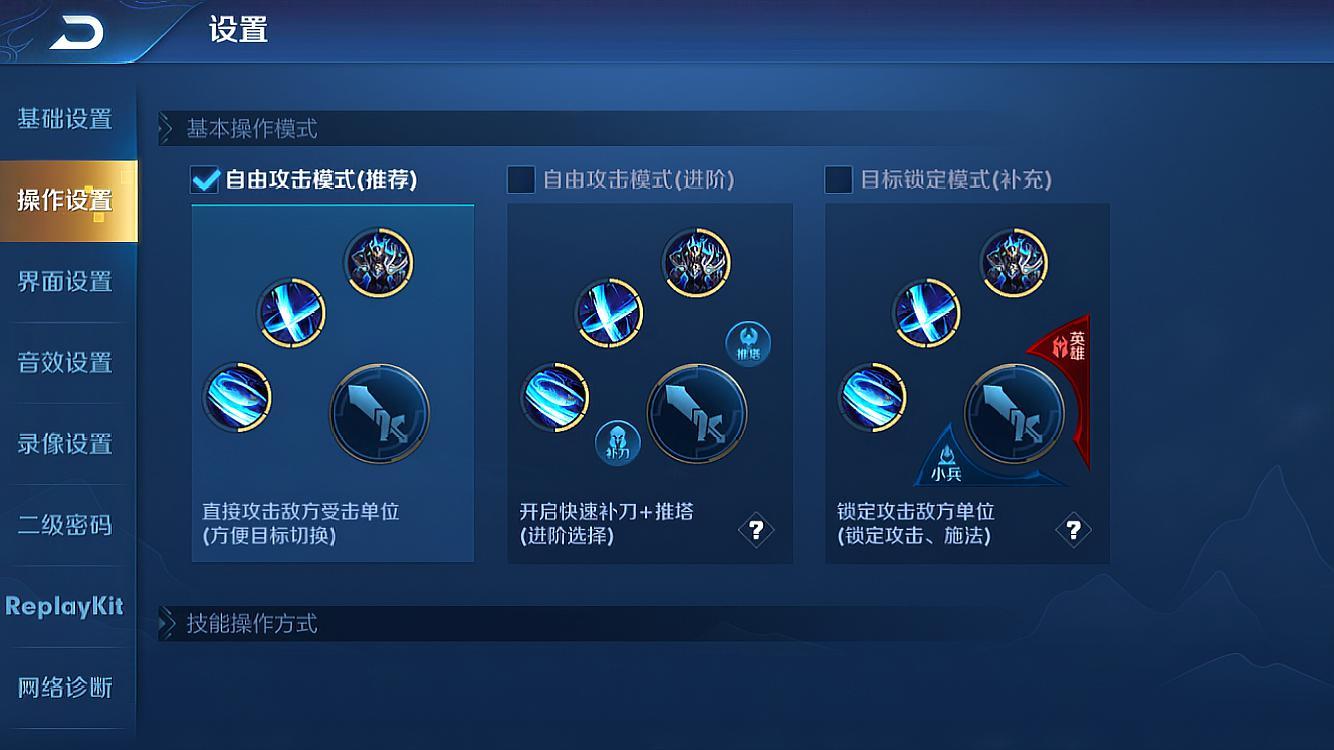Open the 网络诊断 diagnostics page

point(66,688)
